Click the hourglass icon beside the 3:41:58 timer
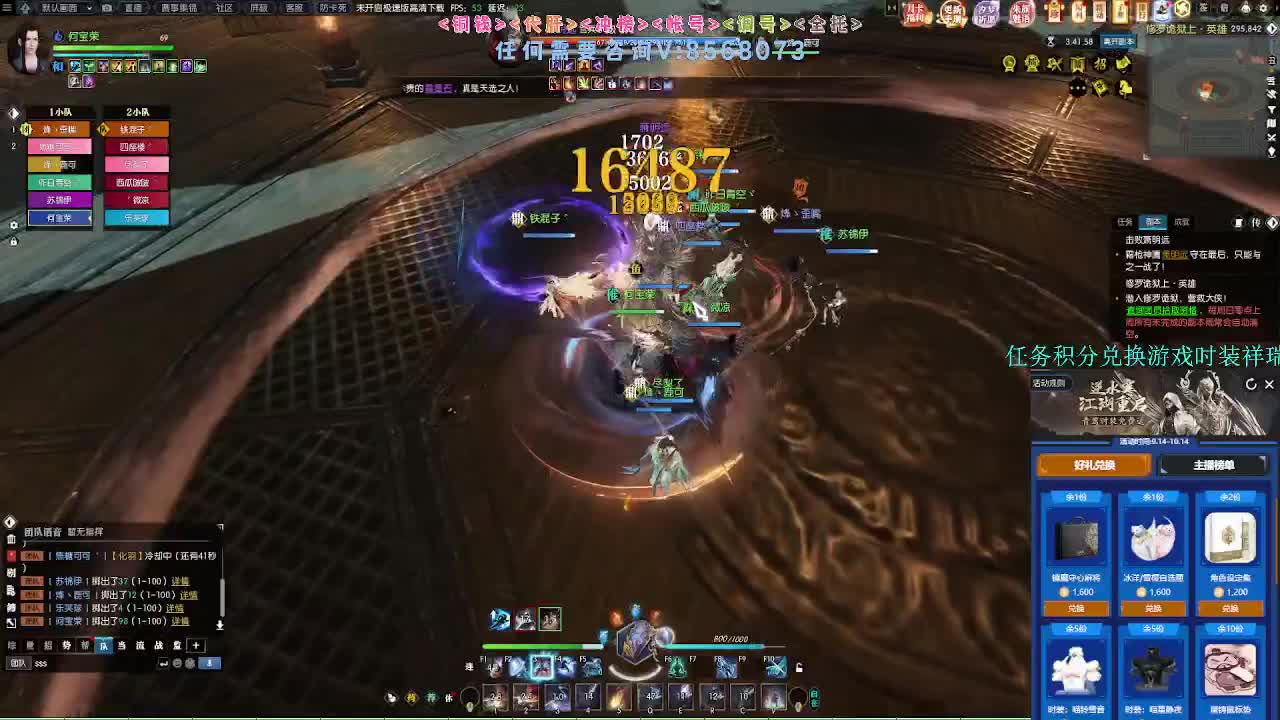 click(1050, 41)
